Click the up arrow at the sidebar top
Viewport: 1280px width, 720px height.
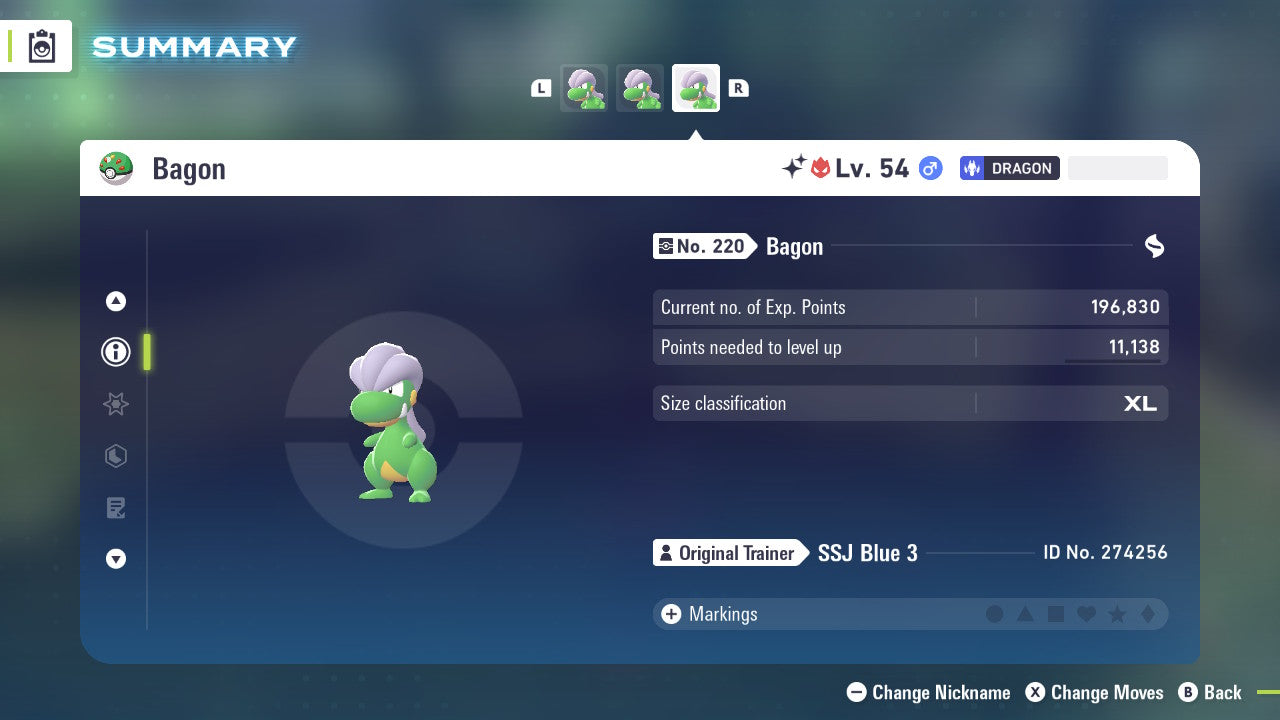pyautogui.click(x=115, y=301)
